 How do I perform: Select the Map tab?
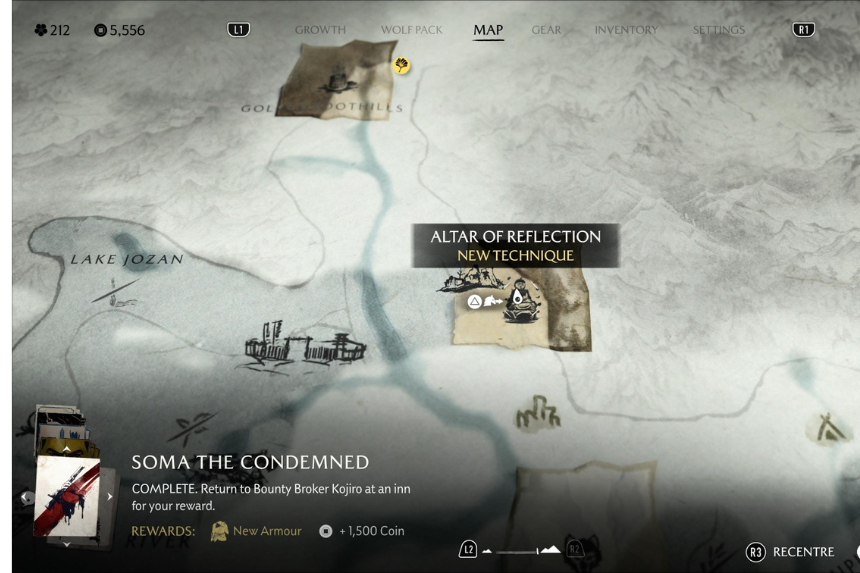pyautogui.click(x=488, y=30)
